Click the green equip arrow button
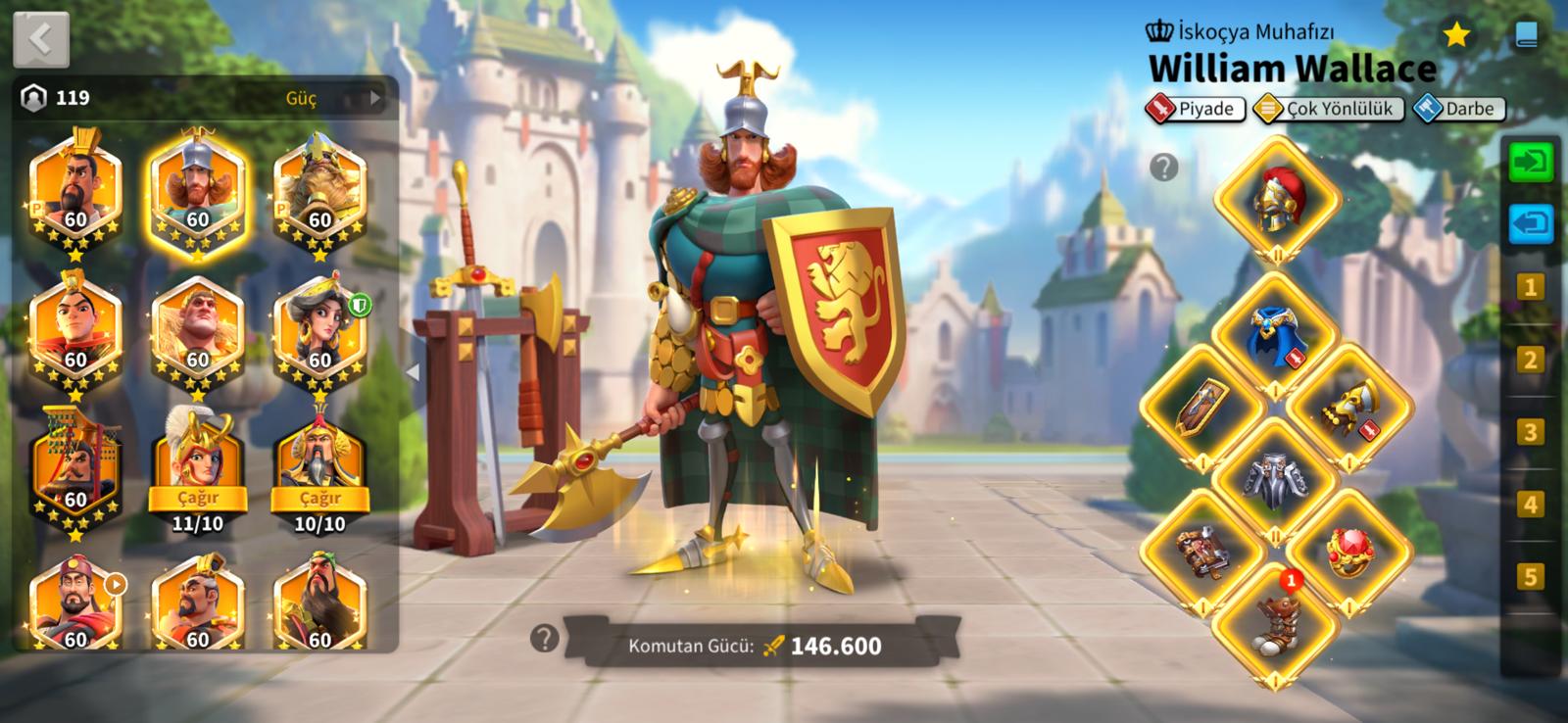 [1531, 162]
